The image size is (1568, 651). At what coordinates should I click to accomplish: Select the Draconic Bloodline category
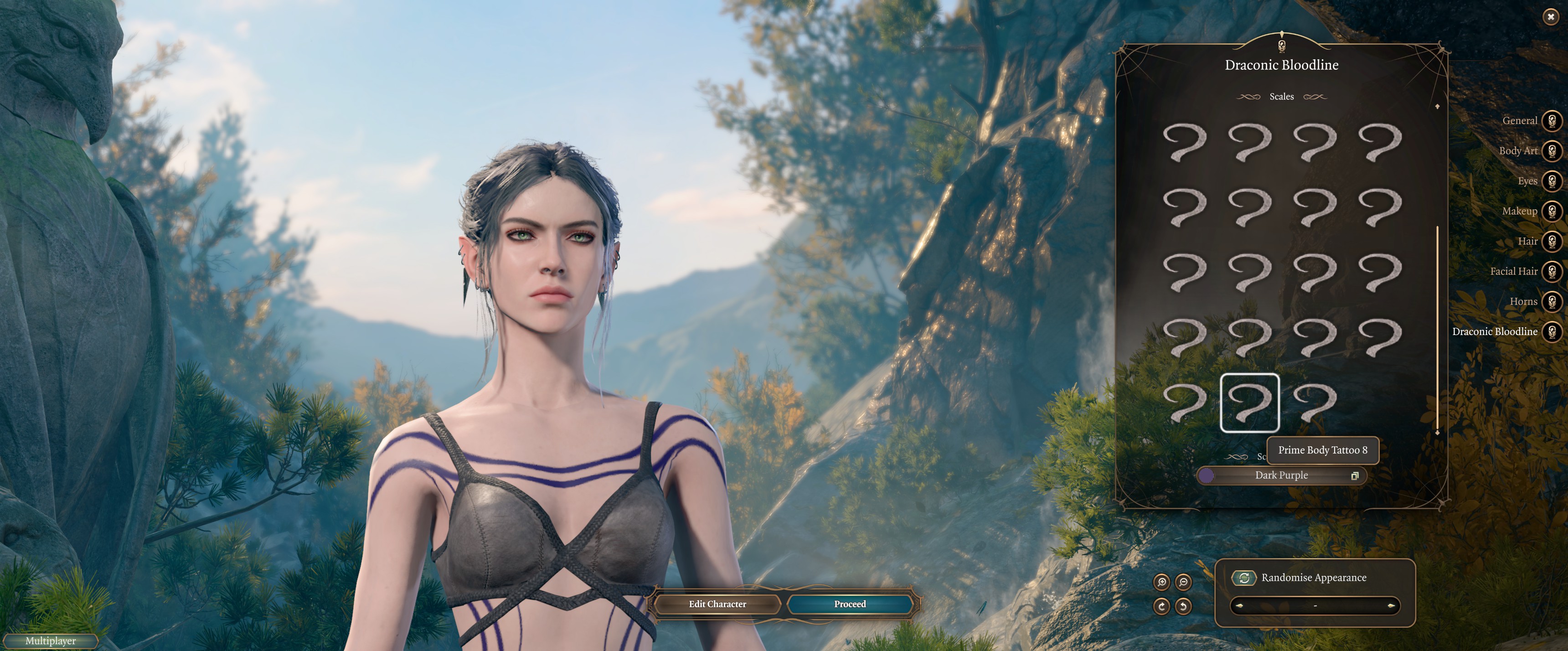[1552, 331]
